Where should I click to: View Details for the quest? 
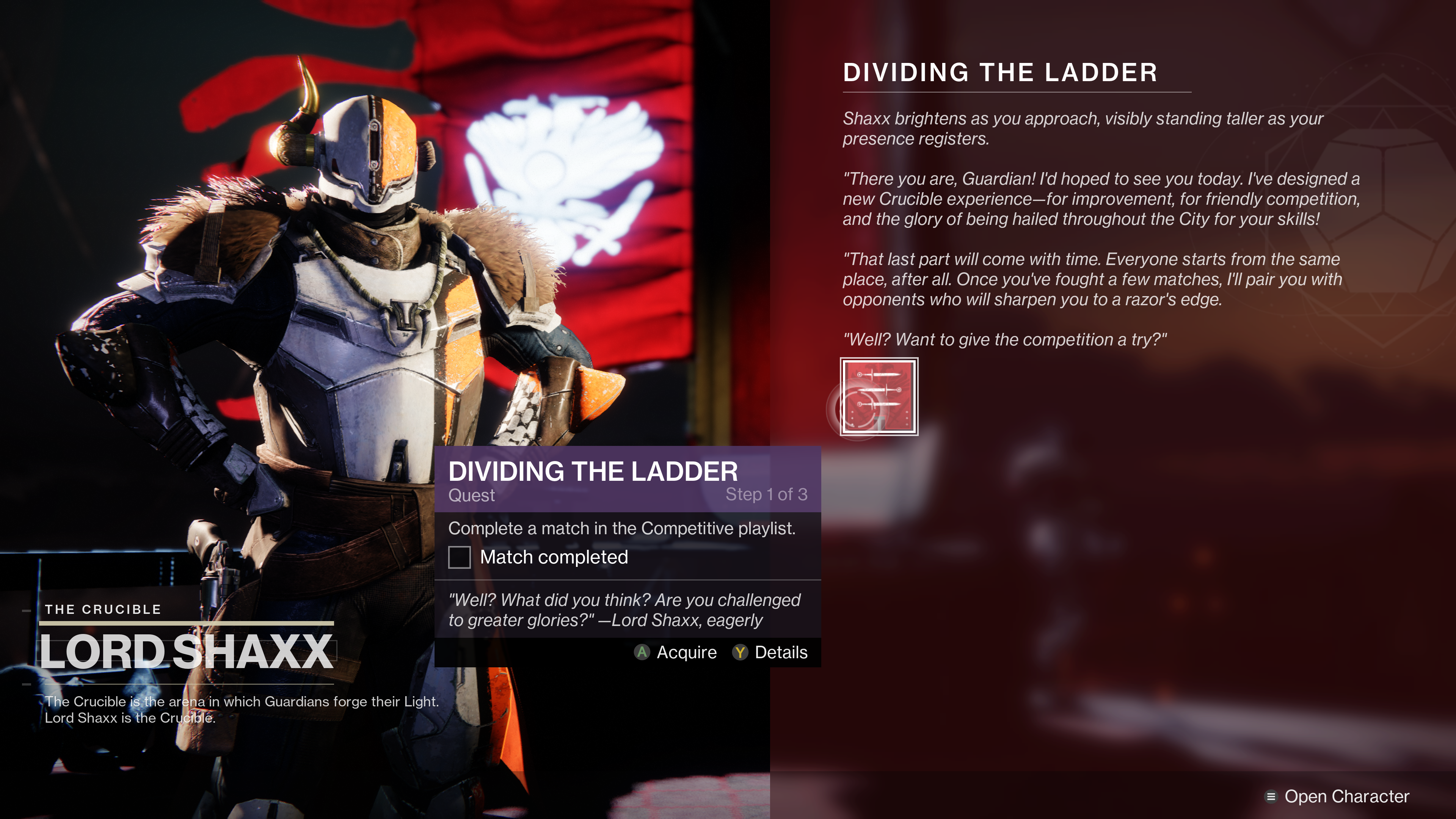(782, 653)
